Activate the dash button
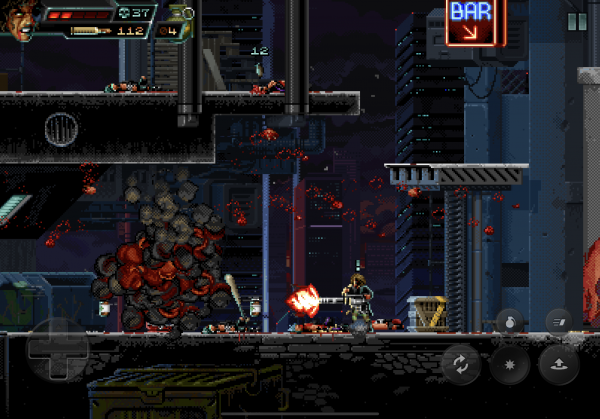Image resolution: width=600 pixels, height=419 pixels. (558, 320)
